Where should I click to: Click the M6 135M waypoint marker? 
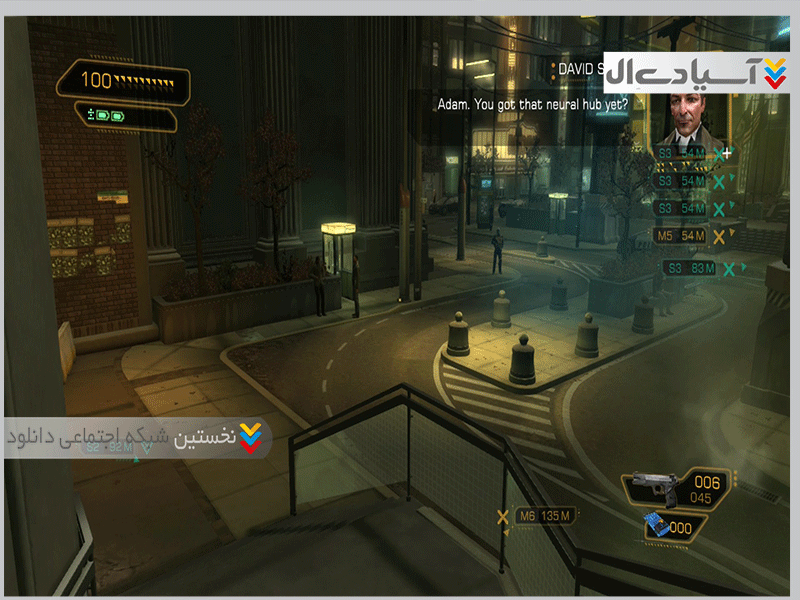click(x=545, y=517)
